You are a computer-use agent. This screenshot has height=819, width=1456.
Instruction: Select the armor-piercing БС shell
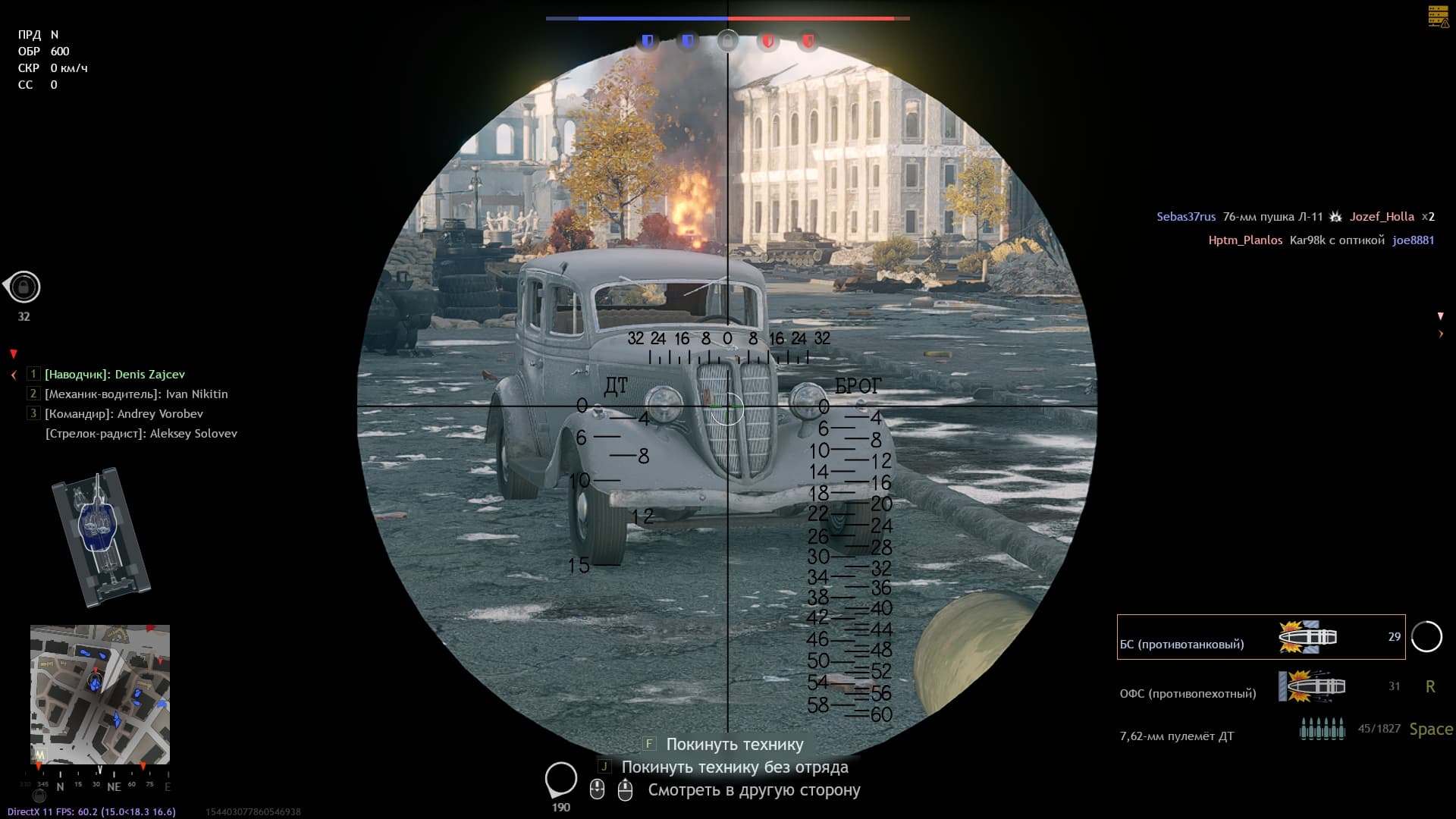click(x=1260, y=637)
